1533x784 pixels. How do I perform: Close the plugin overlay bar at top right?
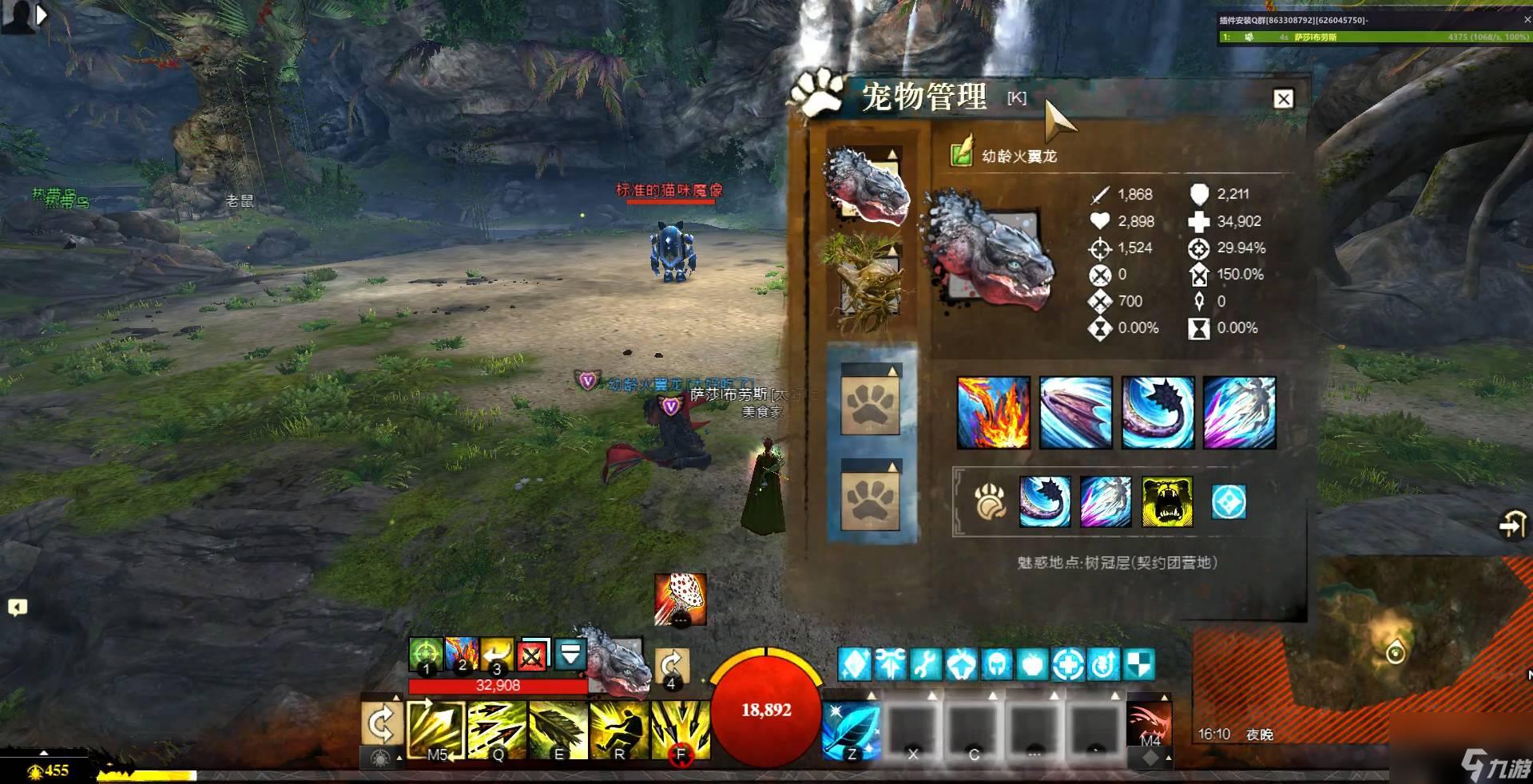coord(1527,20)
